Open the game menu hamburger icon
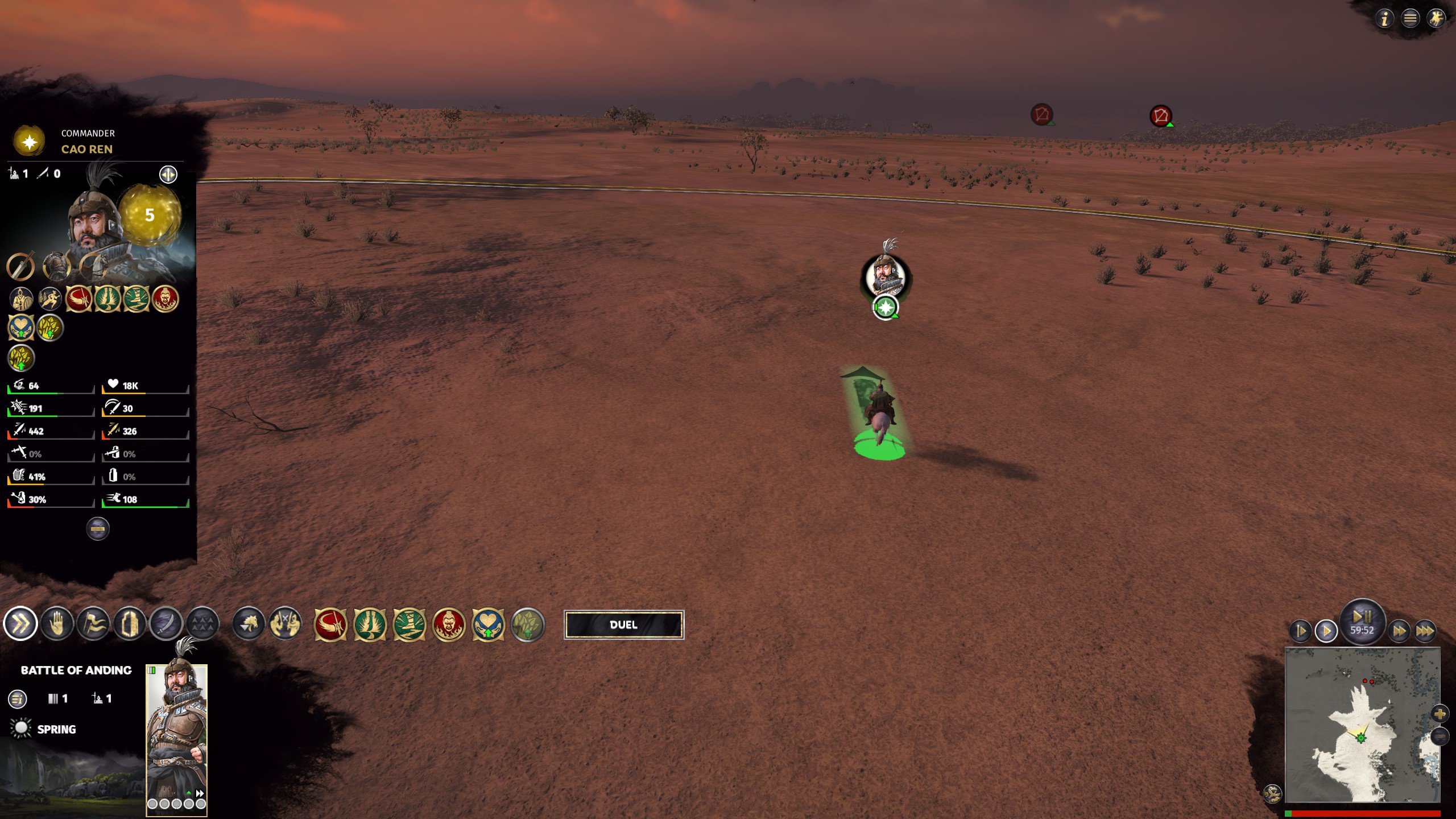1456x819 pixels. coord(1410,19)
